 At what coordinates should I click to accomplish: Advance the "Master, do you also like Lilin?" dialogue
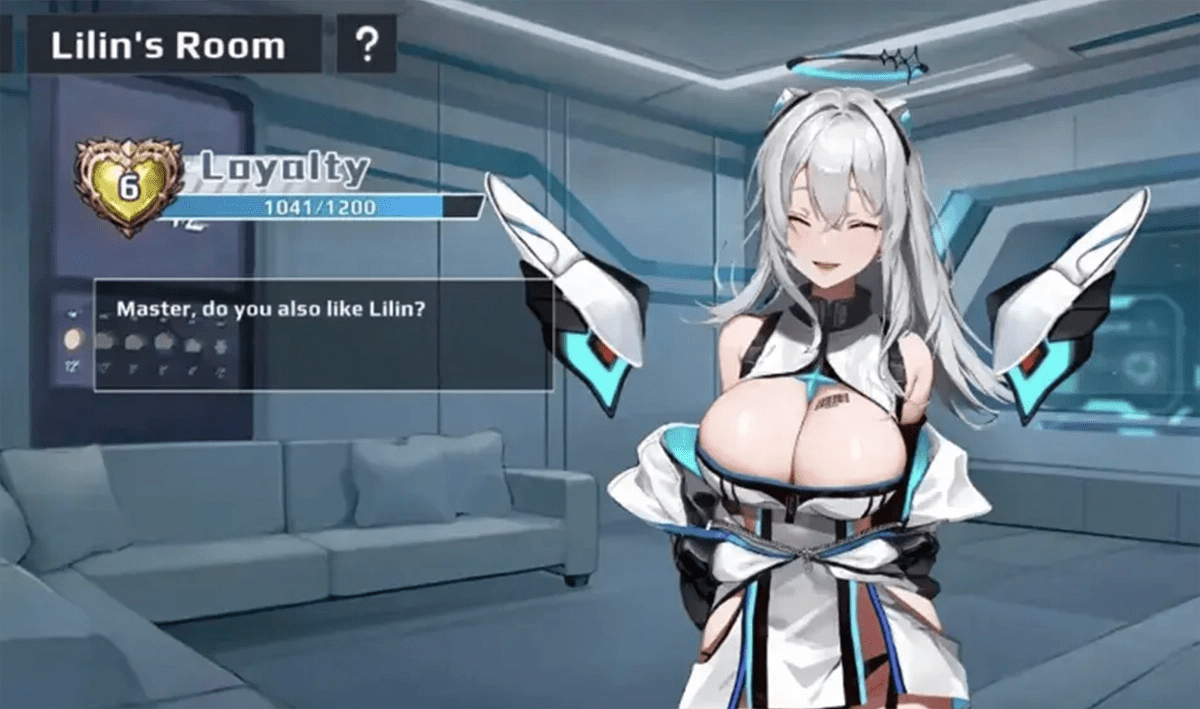click(x=323, y=334)
